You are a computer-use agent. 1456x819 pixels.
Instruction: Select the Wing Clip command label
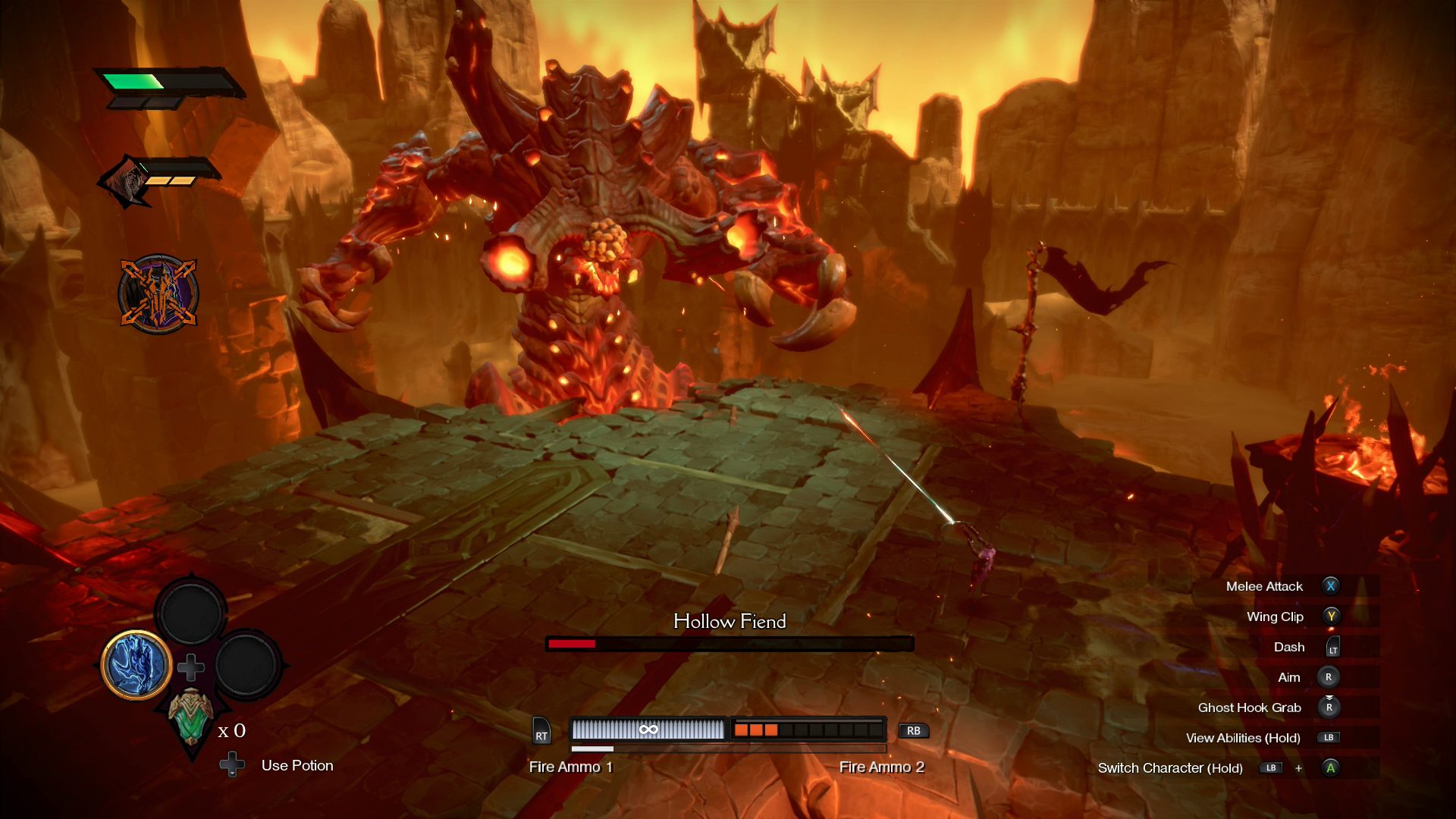point(1276,616)
